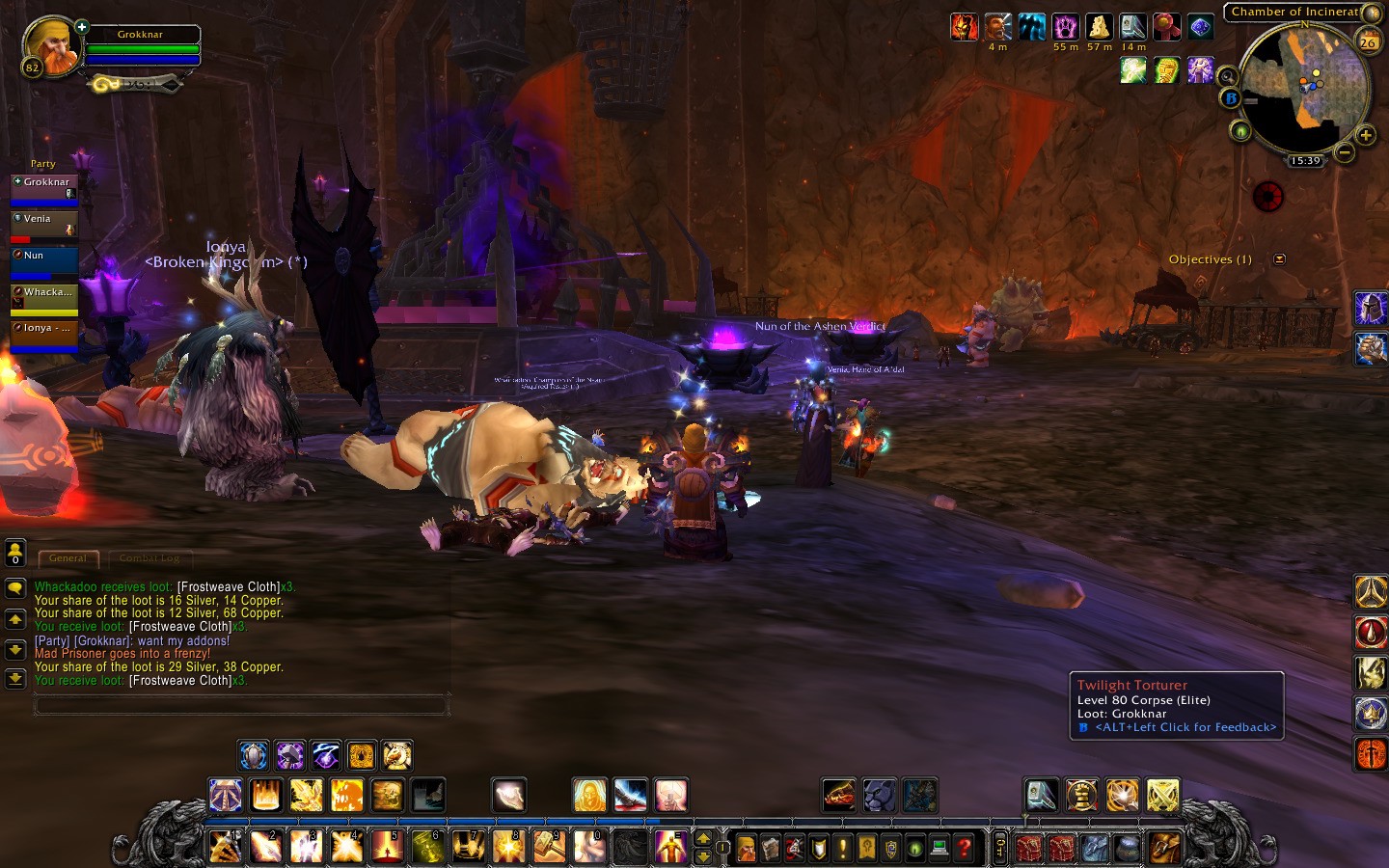Collapse the Objectives tracker
Image resolution: width=1389 pixels, height=868 pixels.
pos(1279,259)
